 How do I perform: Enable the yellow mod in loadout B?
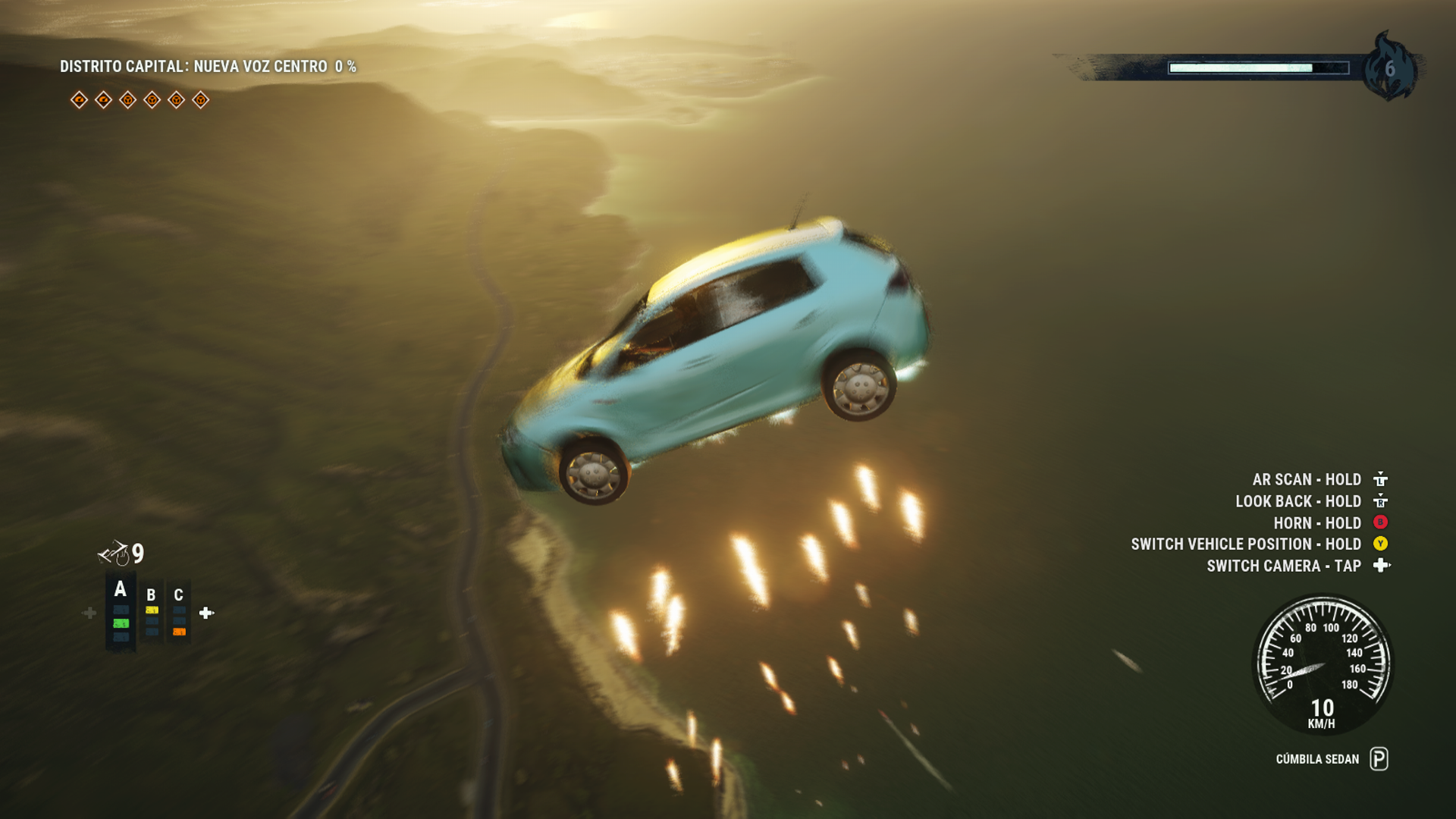click(x=152, y=610)
